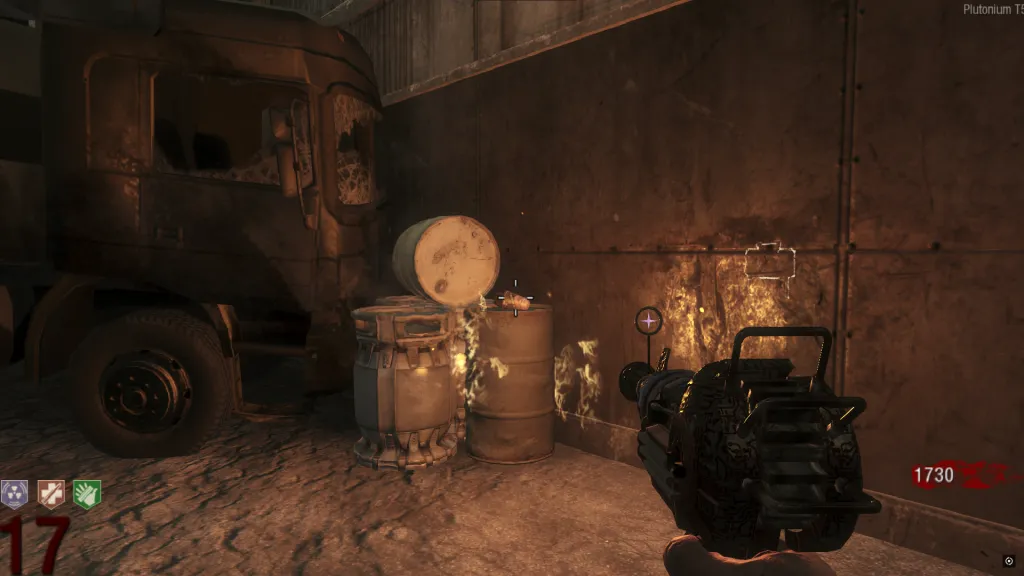Choose the green Speed Cola perk icon
The width and height of the screenshot is (1024, 576).
pos(86,493)
